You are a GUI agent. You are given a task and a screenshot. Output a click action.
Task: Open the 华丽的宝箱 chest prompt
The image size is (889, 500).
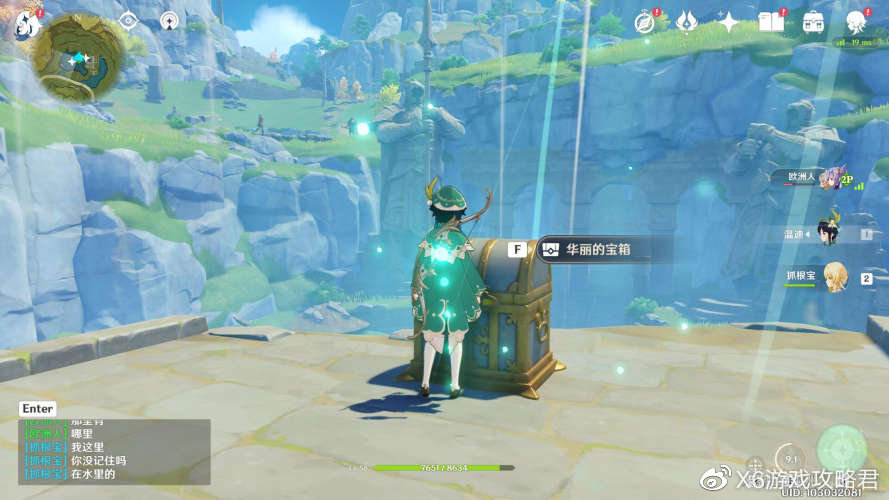(585, 250)
